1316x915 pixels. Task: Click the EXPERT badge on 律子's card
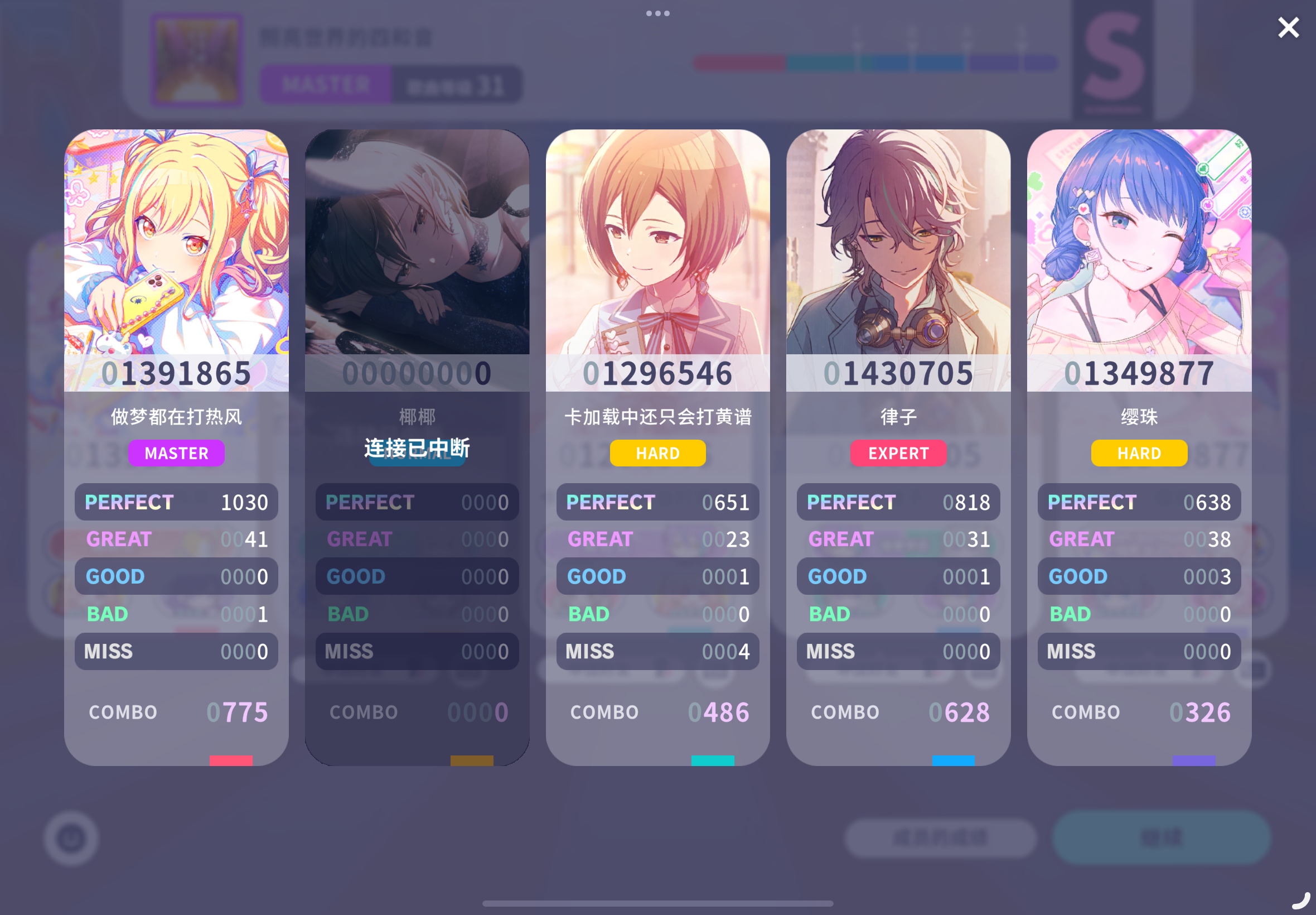pos(898,453)
